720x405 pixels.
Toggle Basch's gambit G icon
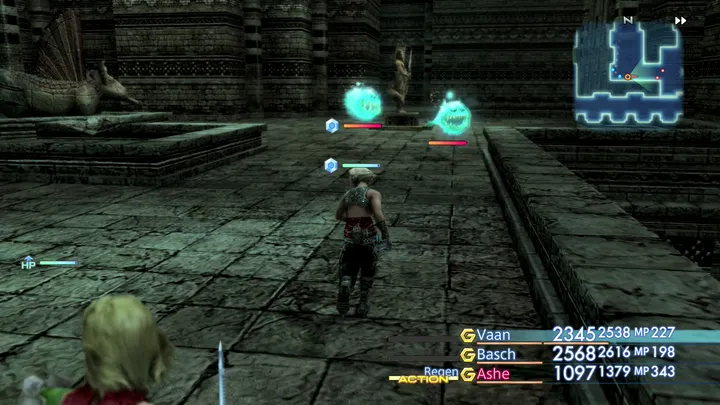point(467,354)
